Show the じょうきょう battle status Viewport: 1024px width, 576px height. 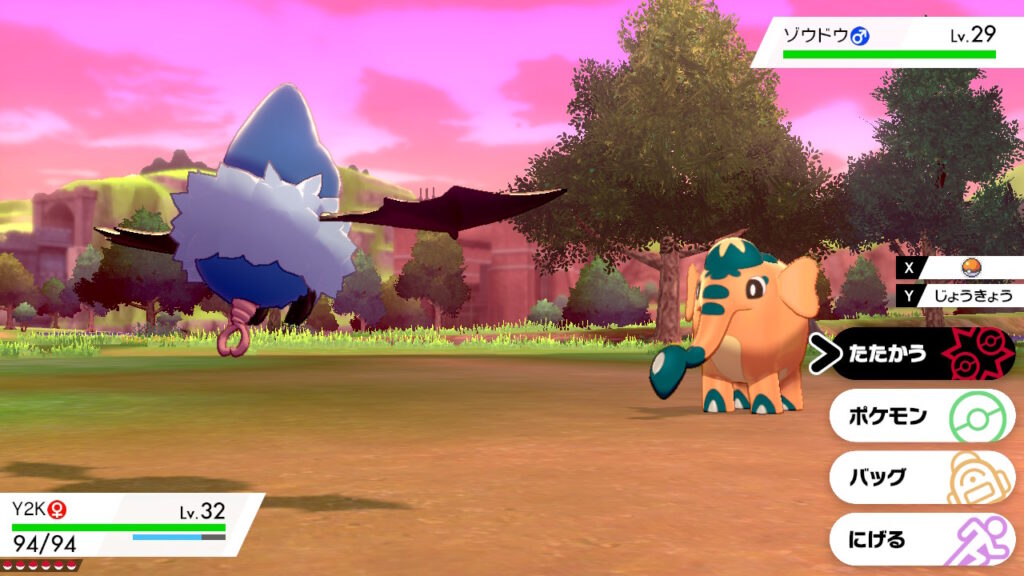click(965, 295)
